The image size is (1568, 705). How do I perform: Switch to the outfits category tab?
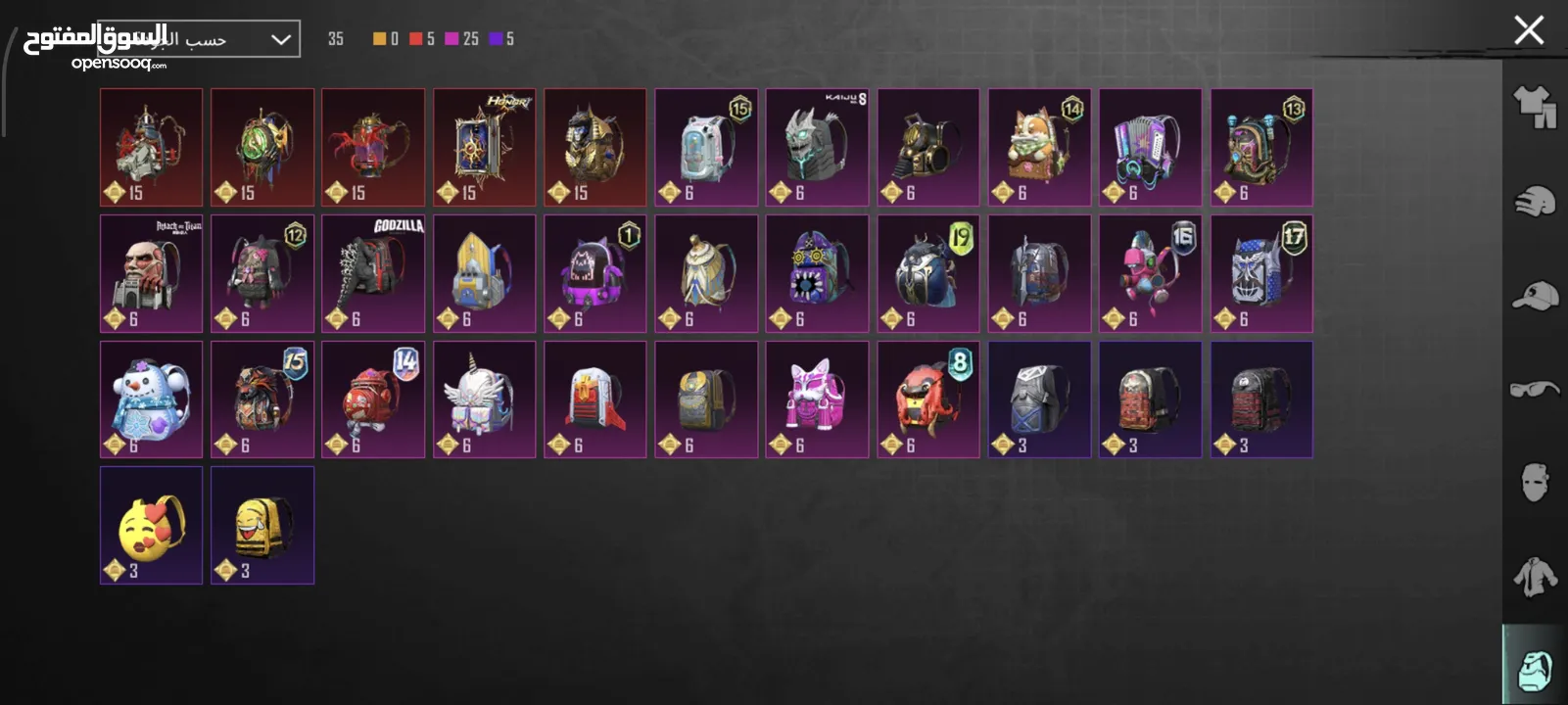tap(1535, 107)
